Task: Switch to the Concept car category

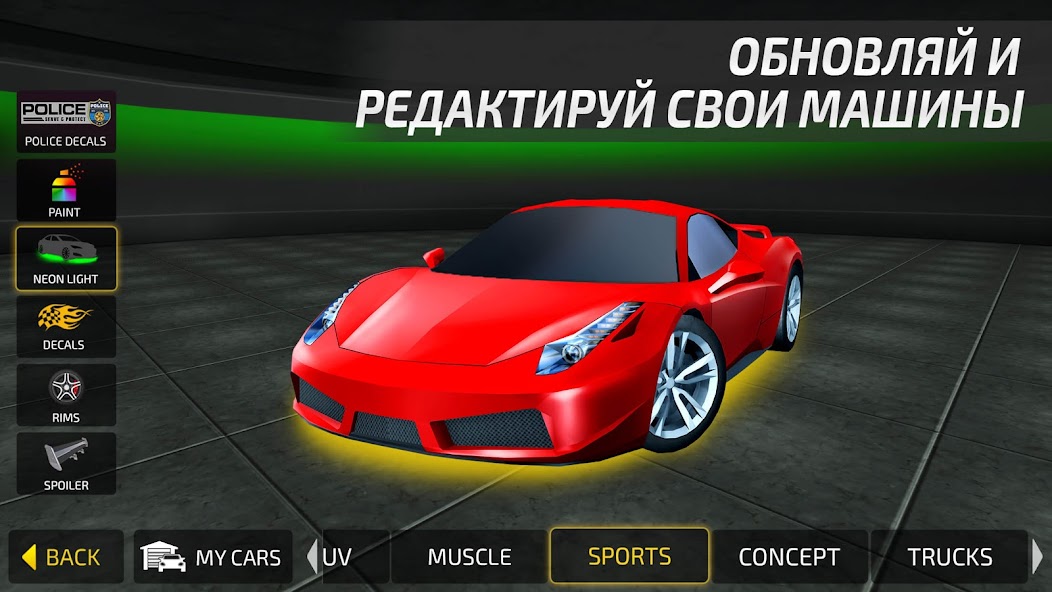Action: 789,557
